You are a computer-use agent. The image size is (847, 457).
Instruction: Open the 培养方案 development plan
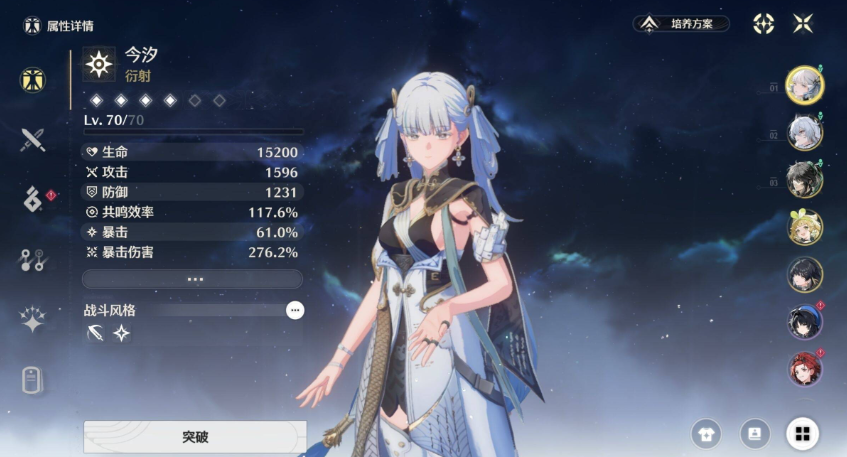683,23
